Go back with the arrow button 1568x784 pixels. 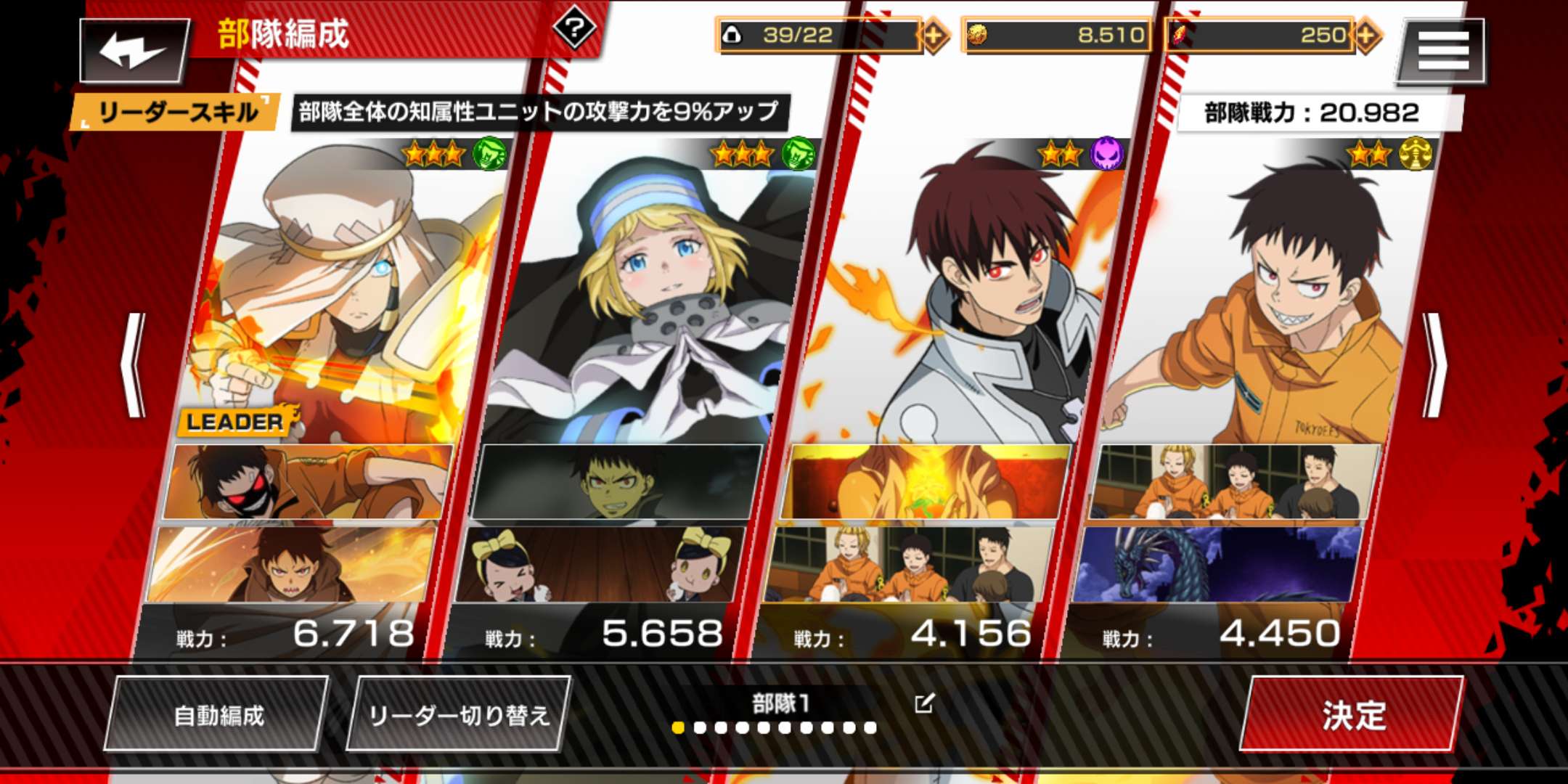[134, 51]
